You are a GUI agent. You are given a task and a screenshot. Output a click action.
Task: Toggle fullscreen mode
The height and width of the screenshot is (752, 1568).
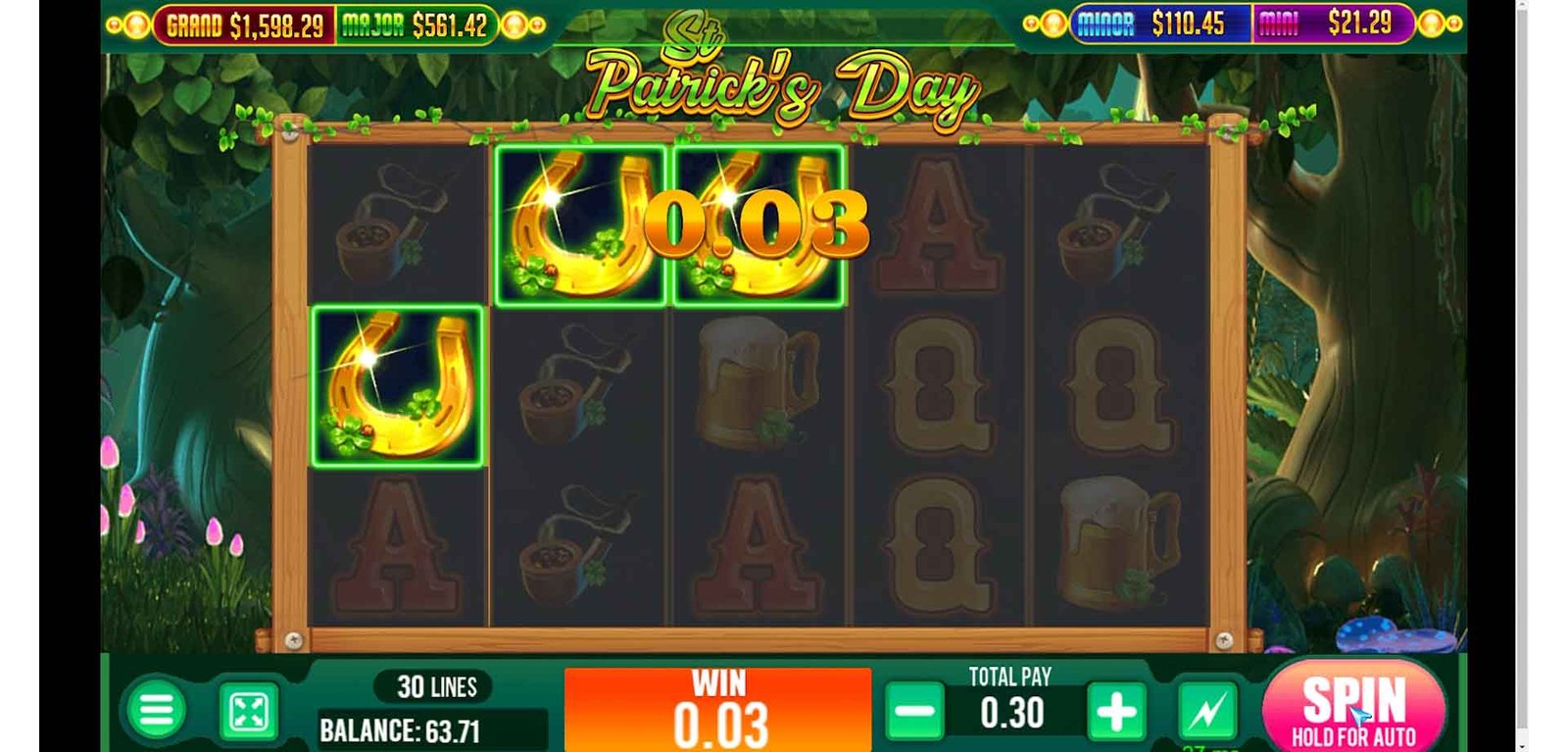pyautogui.click(x=247, y=712)
